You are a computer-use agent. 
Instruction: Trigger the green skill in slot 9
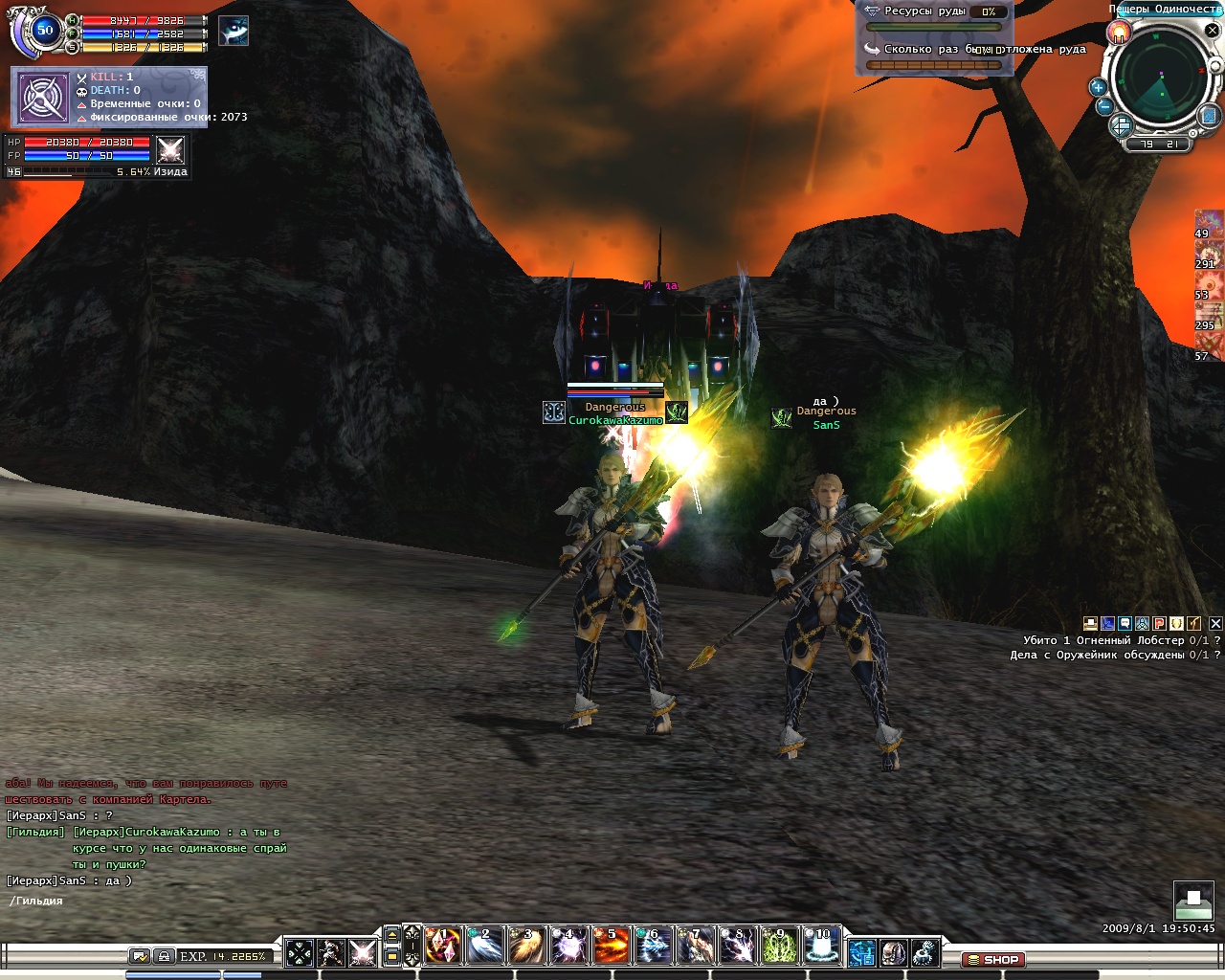779,947
